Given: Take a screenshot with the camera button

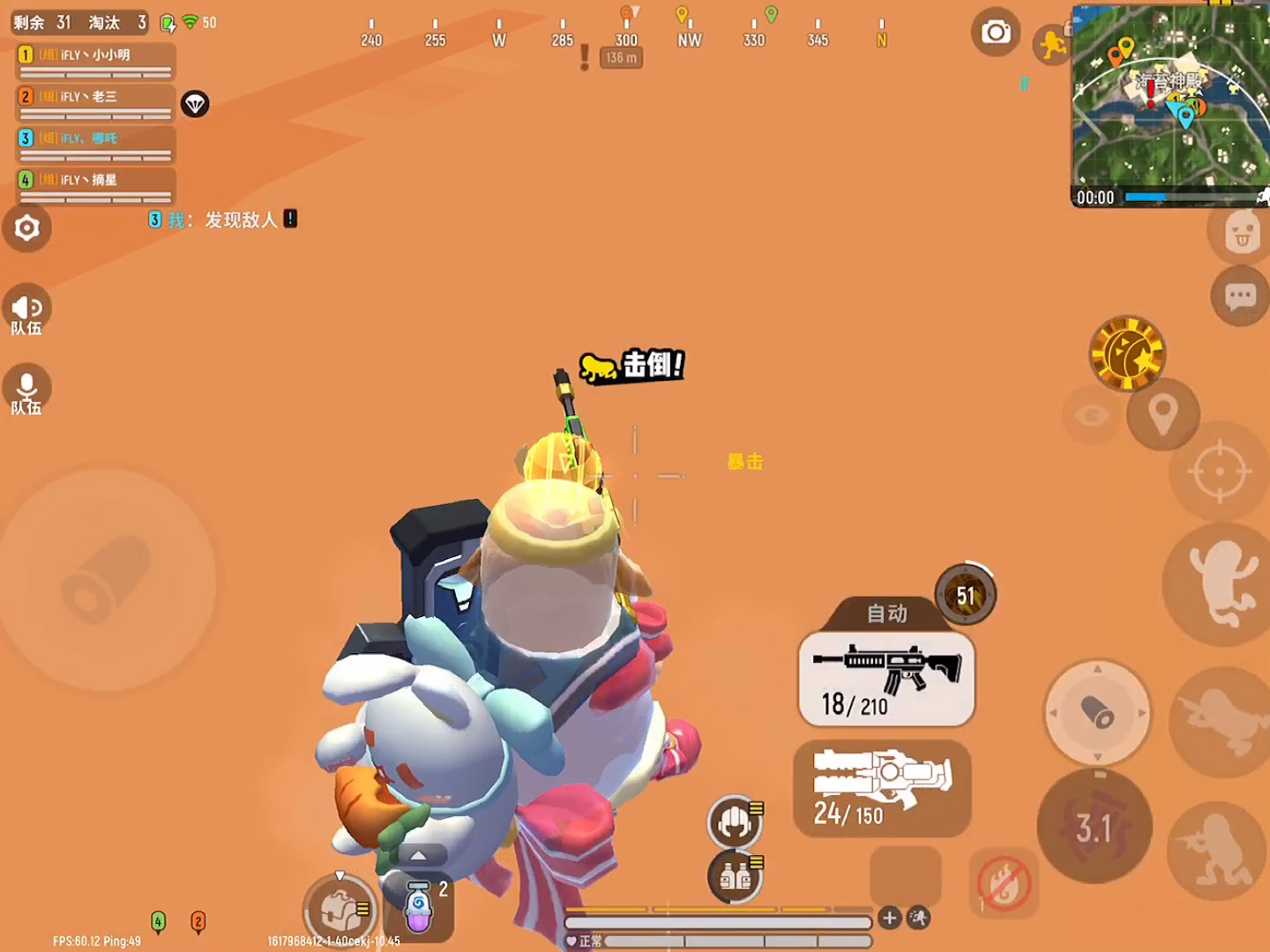Looking at the screenshot, I should (x=996, y=33).
